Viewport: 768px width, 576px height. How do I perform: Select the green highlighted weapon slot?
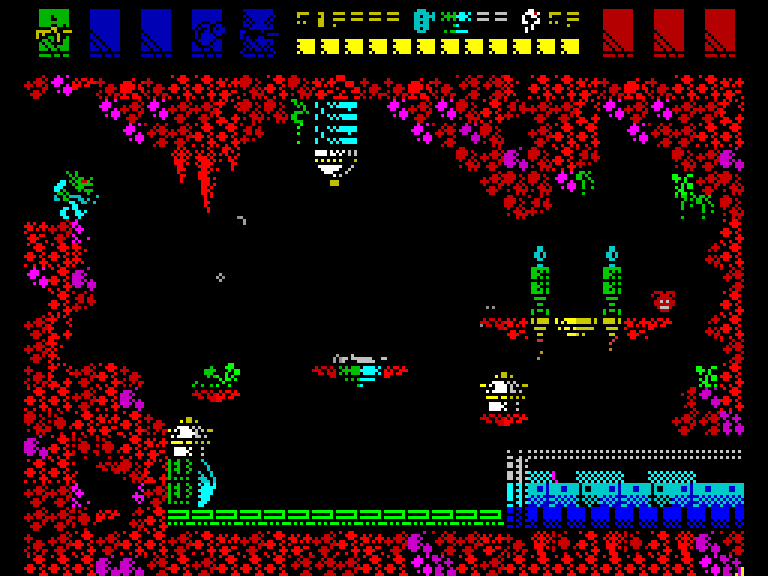coord(54,32)
